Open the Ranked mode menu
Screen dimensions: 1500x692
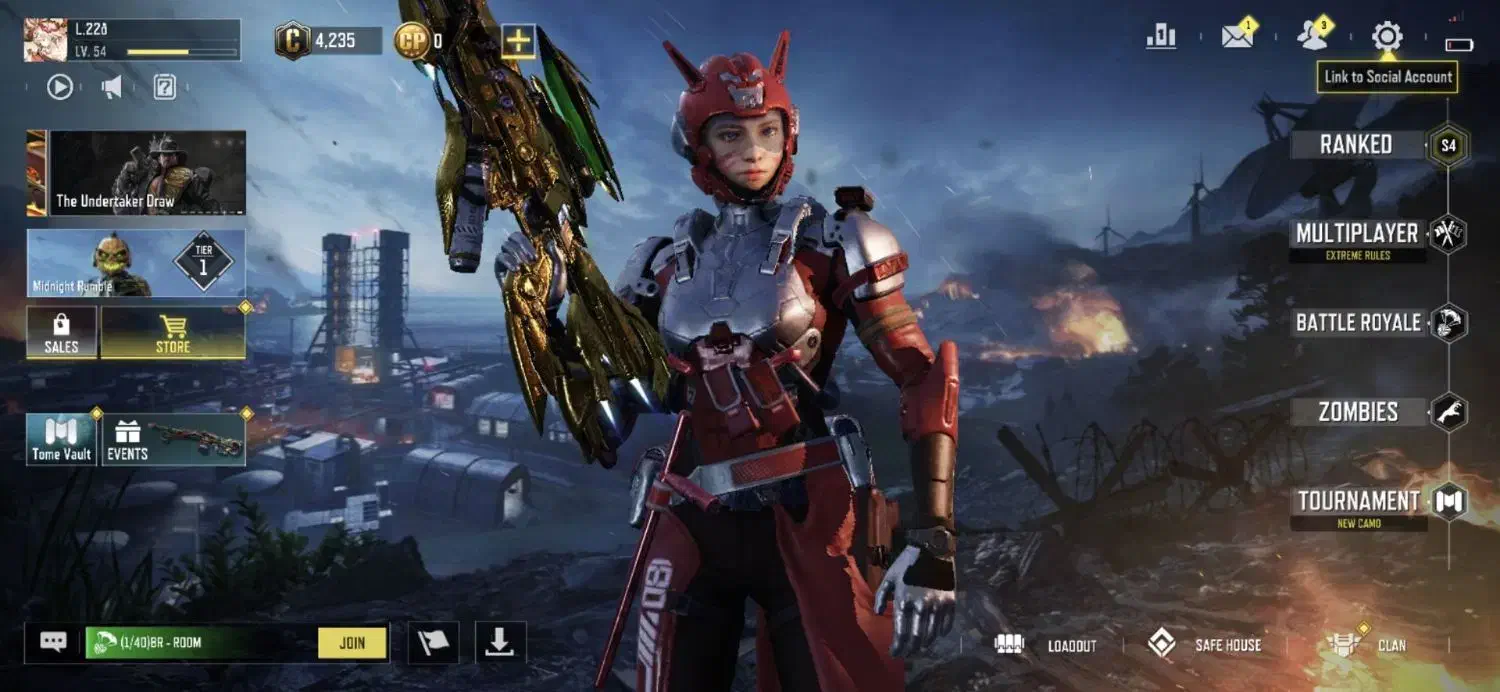click(1356, 145)
